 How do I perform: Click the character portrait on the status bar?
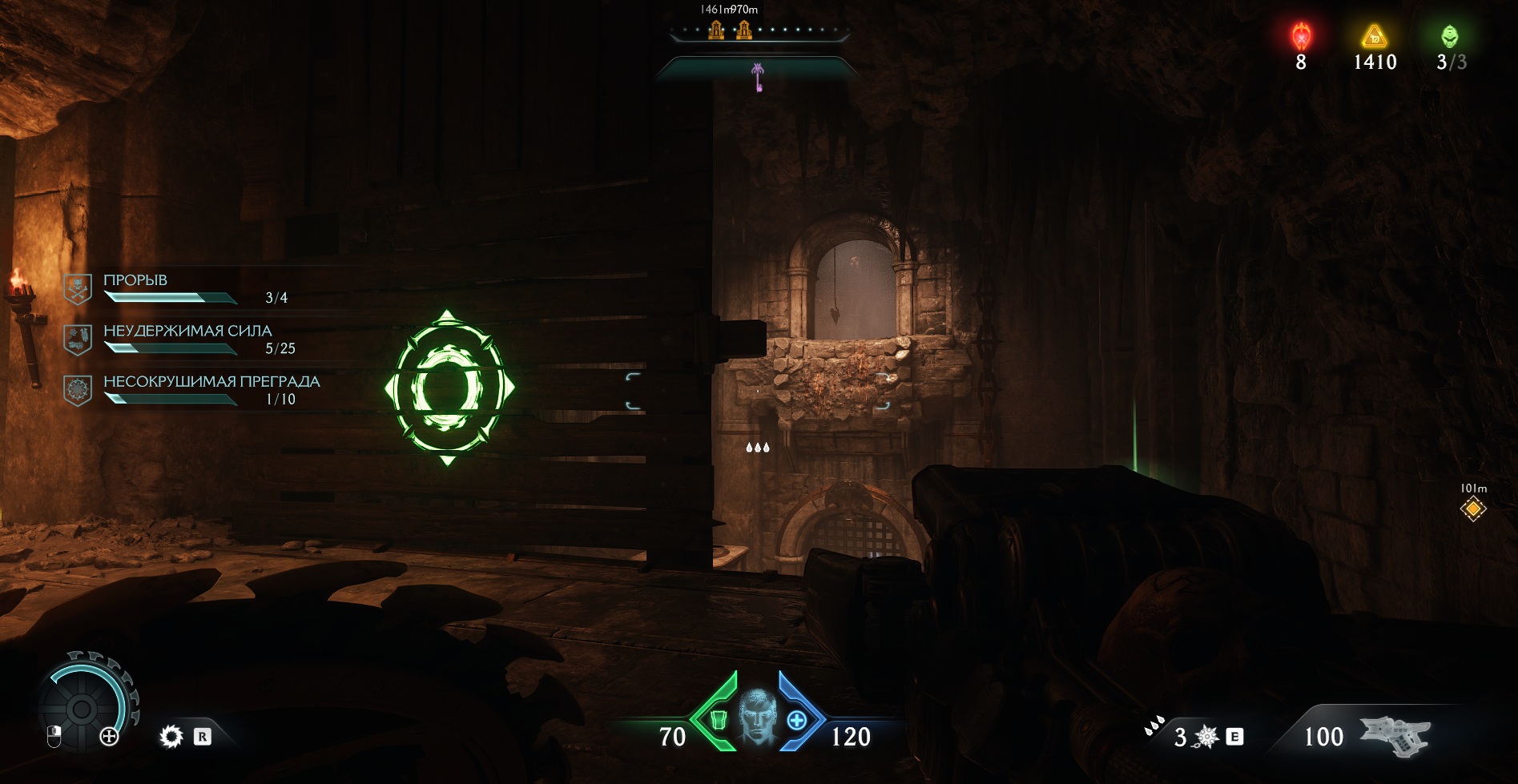757,715
